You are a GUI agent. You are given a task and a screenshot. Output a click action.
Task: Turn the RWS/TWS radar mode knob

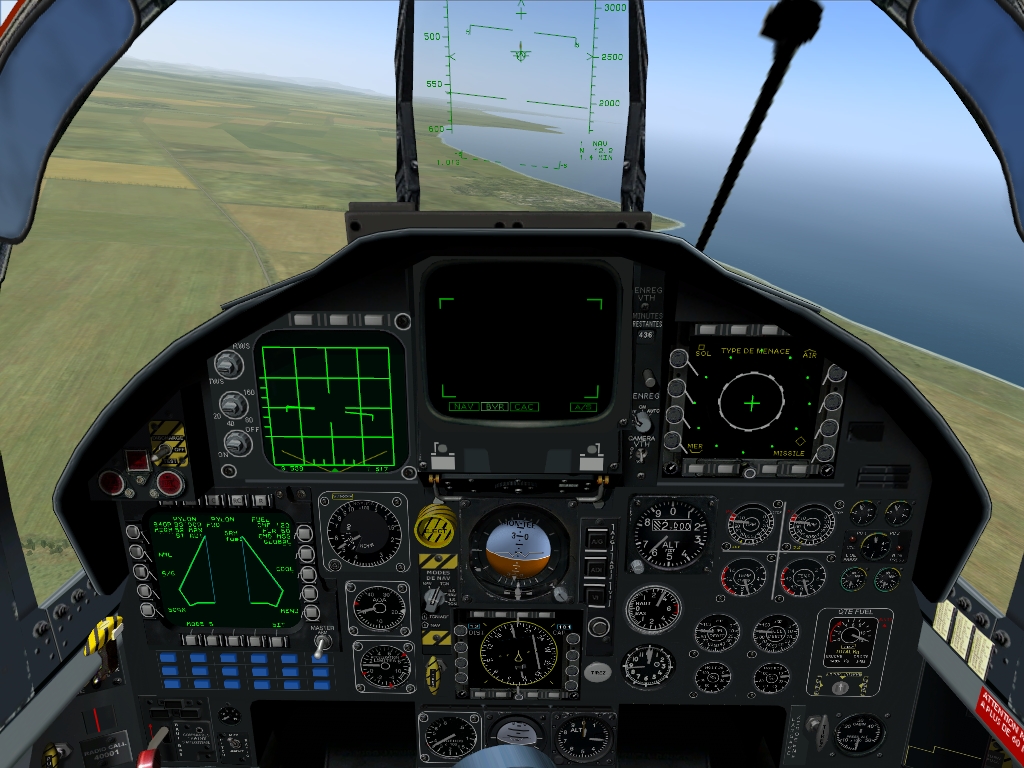(229, 366)
